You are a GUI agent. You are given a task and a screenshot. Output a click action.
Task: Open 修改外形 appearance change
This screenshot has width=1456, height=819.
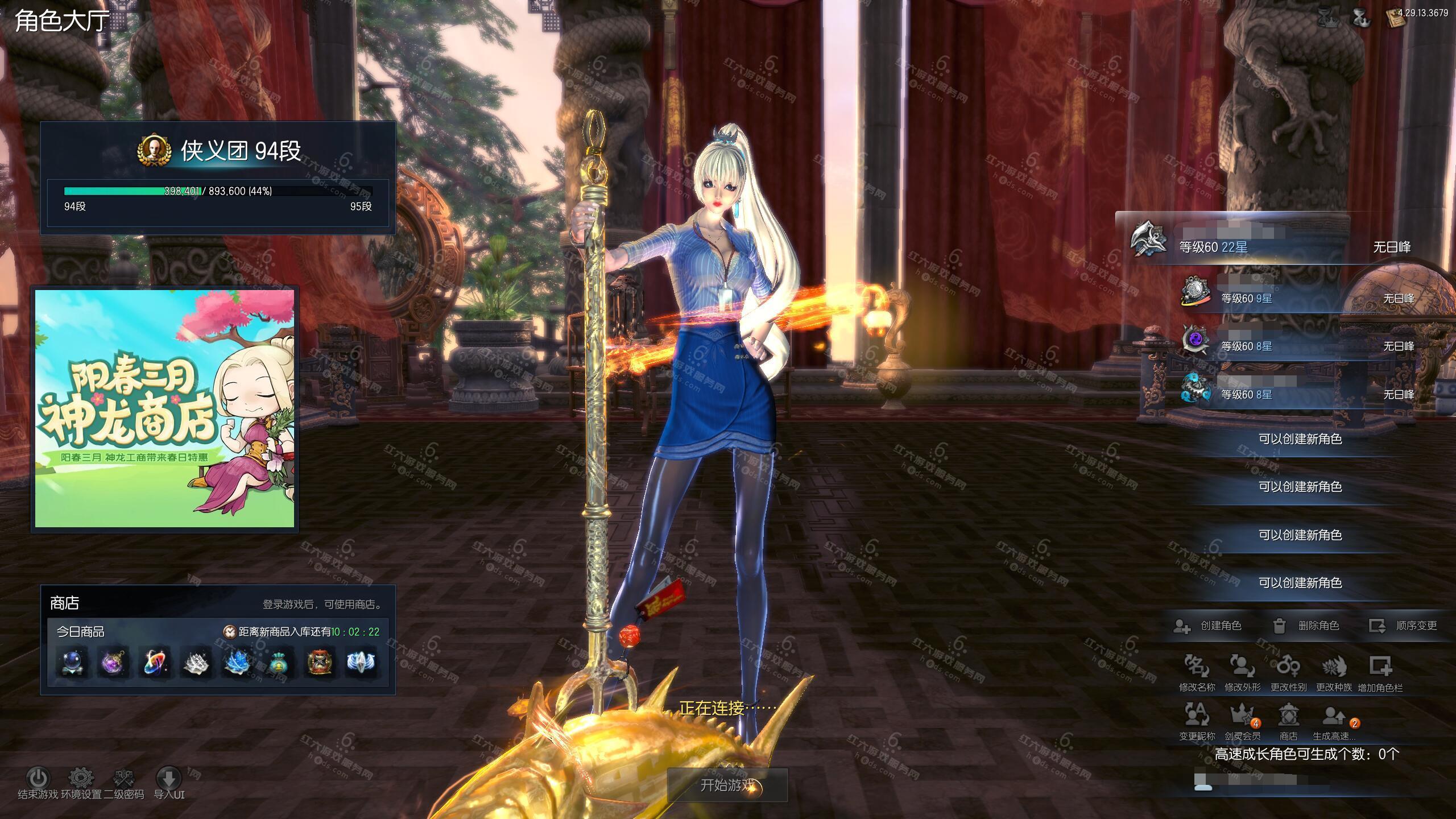1242,667
